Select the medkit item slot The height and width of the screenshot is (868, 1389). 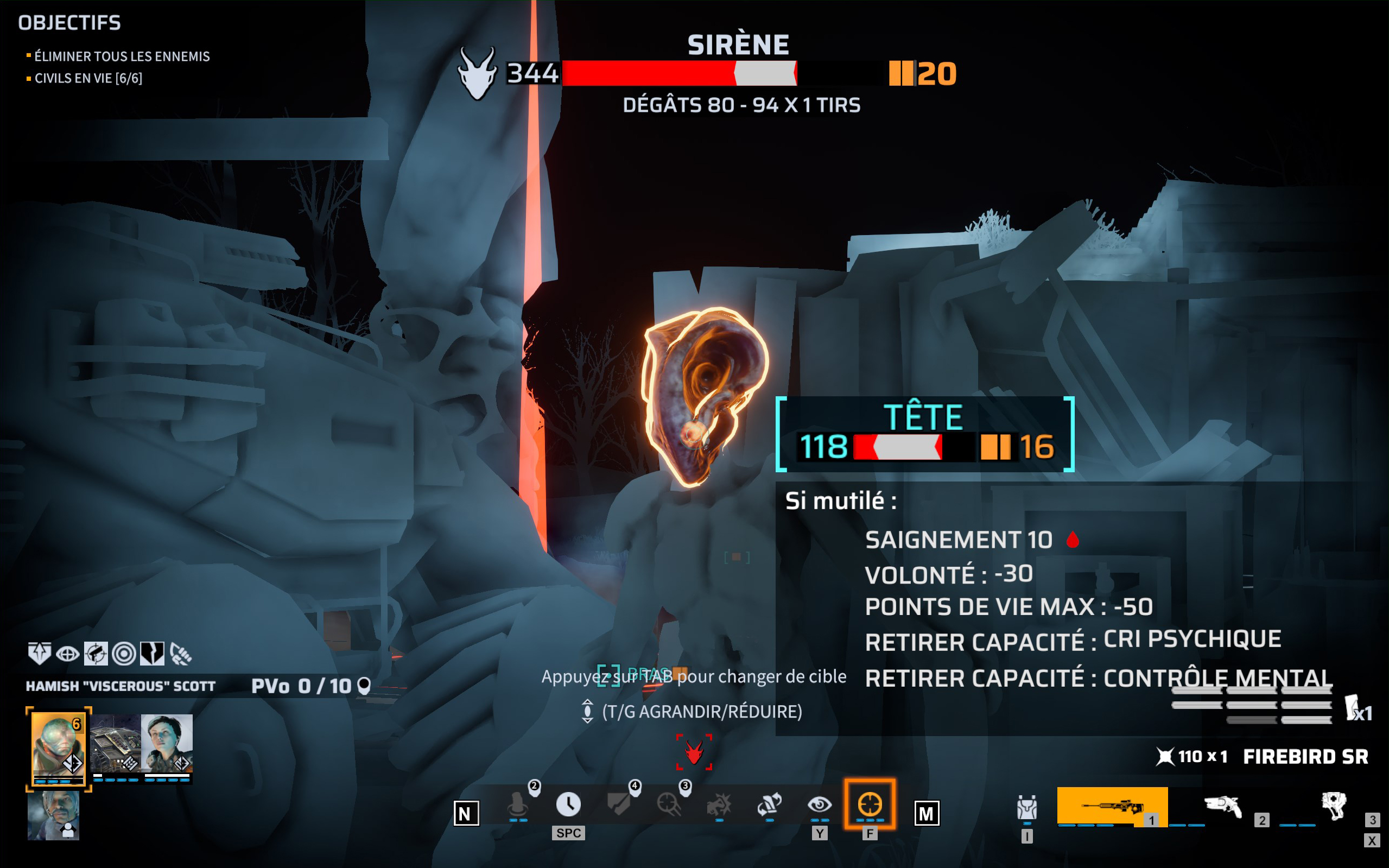point(1334,807)
